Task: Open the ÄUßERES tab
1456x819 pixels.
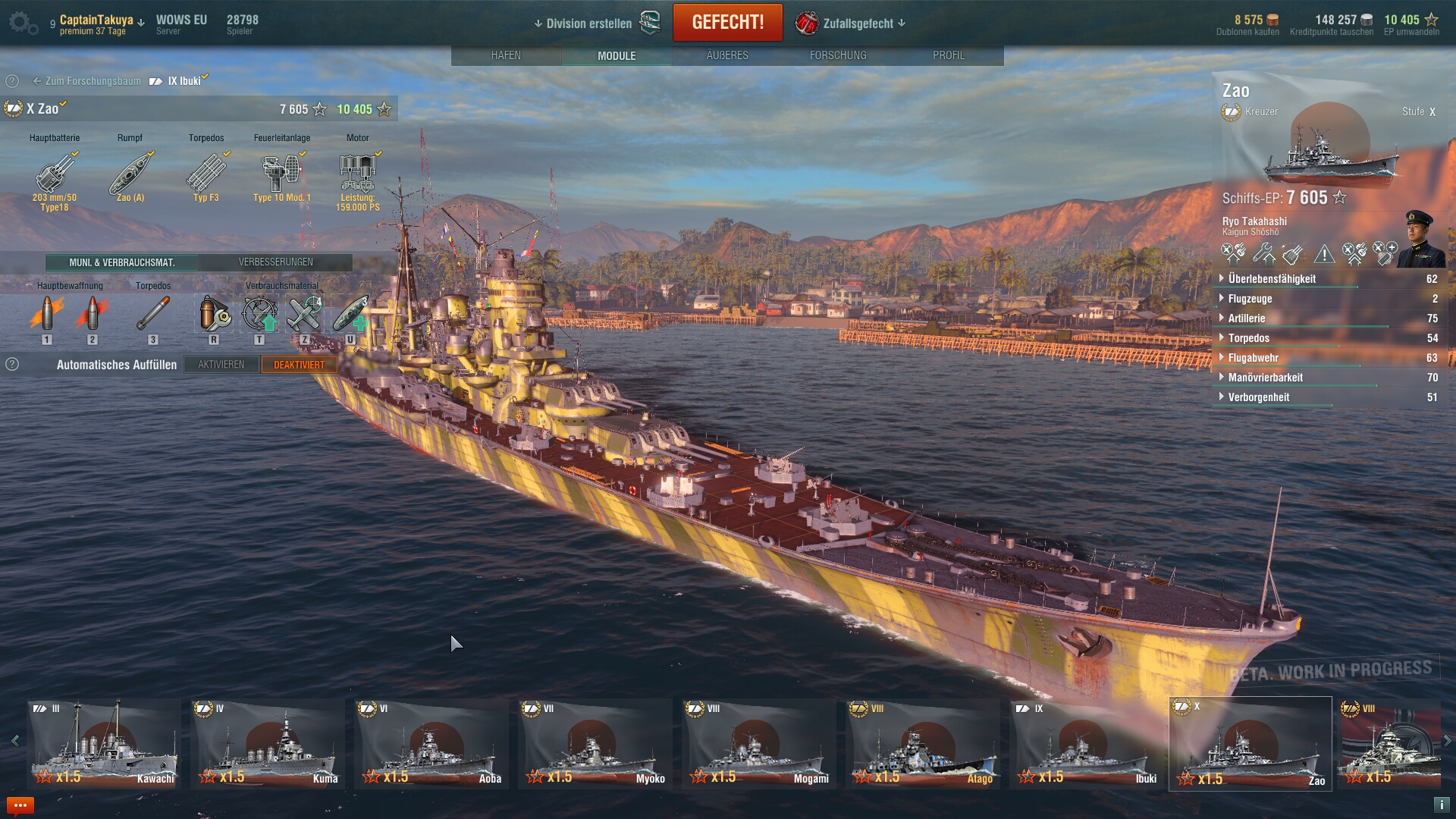Action: point(726,55)
